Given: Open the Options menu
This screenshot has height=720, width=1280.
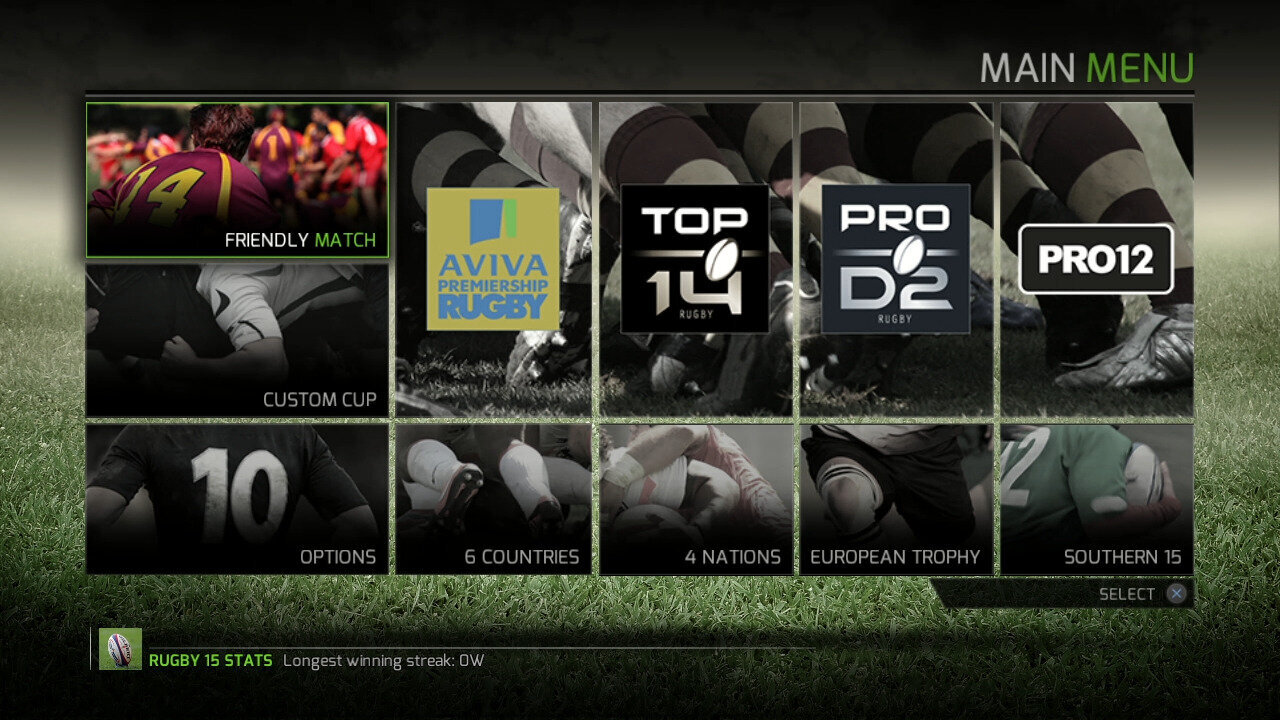Looking at the screenshot, I should point(237,499).
